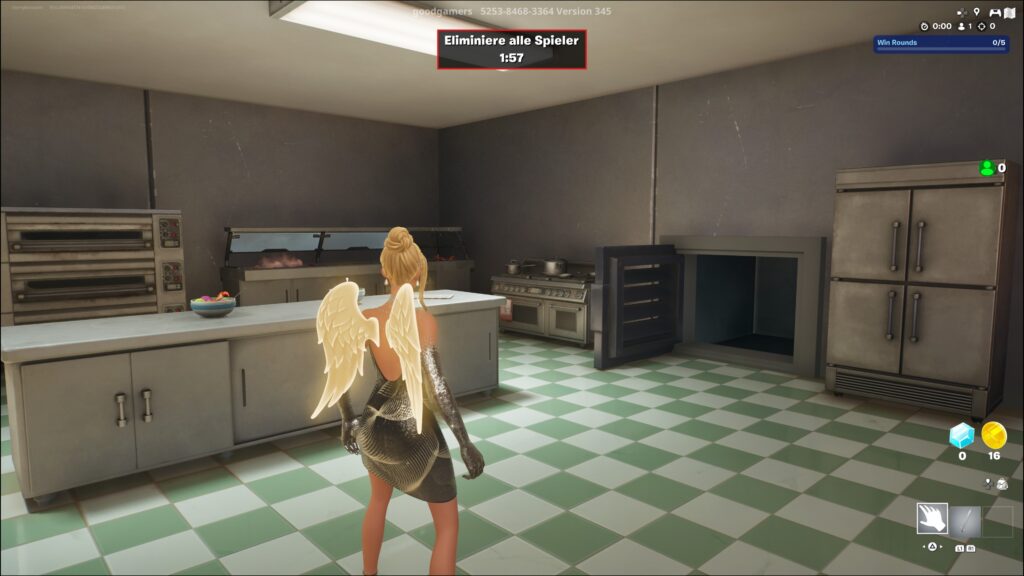Viewport: 1024px width, 576px height.
Task: Click the blue crystal currency icon
Action: [x=961, y=434]
